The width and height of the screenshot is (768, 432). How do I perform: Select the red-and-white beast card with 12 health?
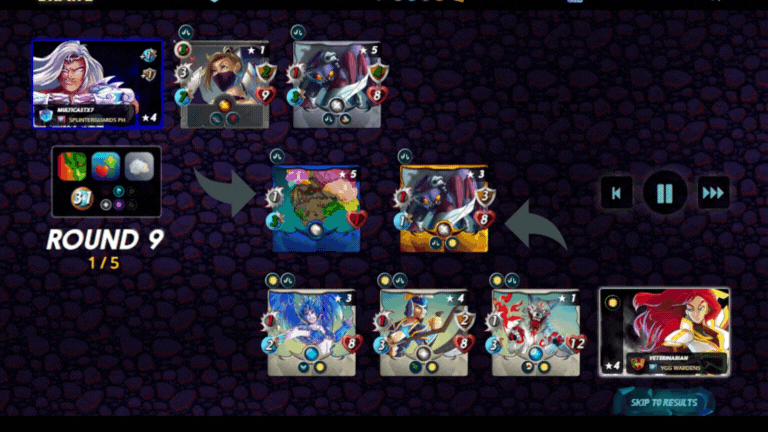pyautogui.click(x=537, y=332)
